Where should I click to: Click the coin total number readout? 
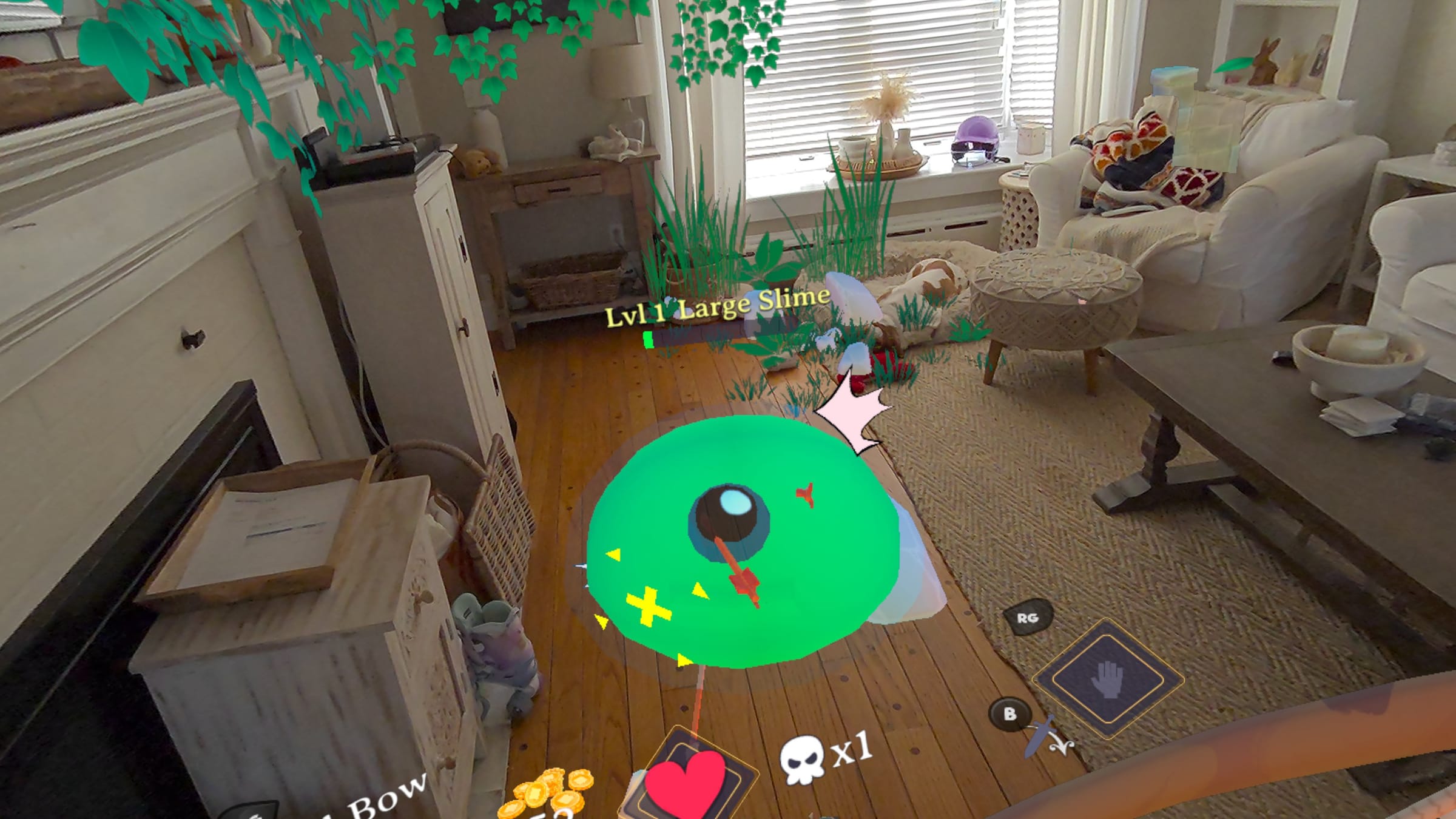pos(553,814)
